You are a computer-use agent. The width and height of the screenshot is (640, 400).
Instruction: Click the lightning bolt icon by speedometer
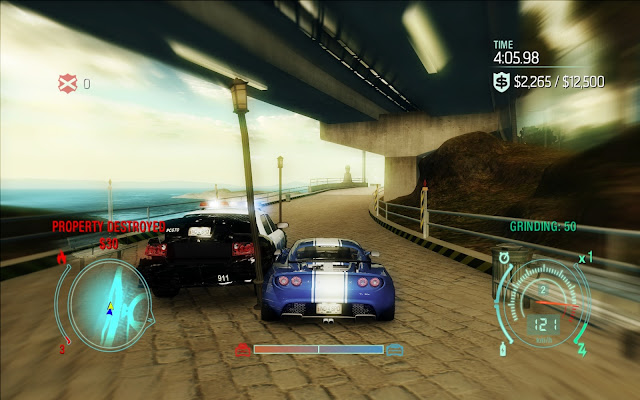582,349
